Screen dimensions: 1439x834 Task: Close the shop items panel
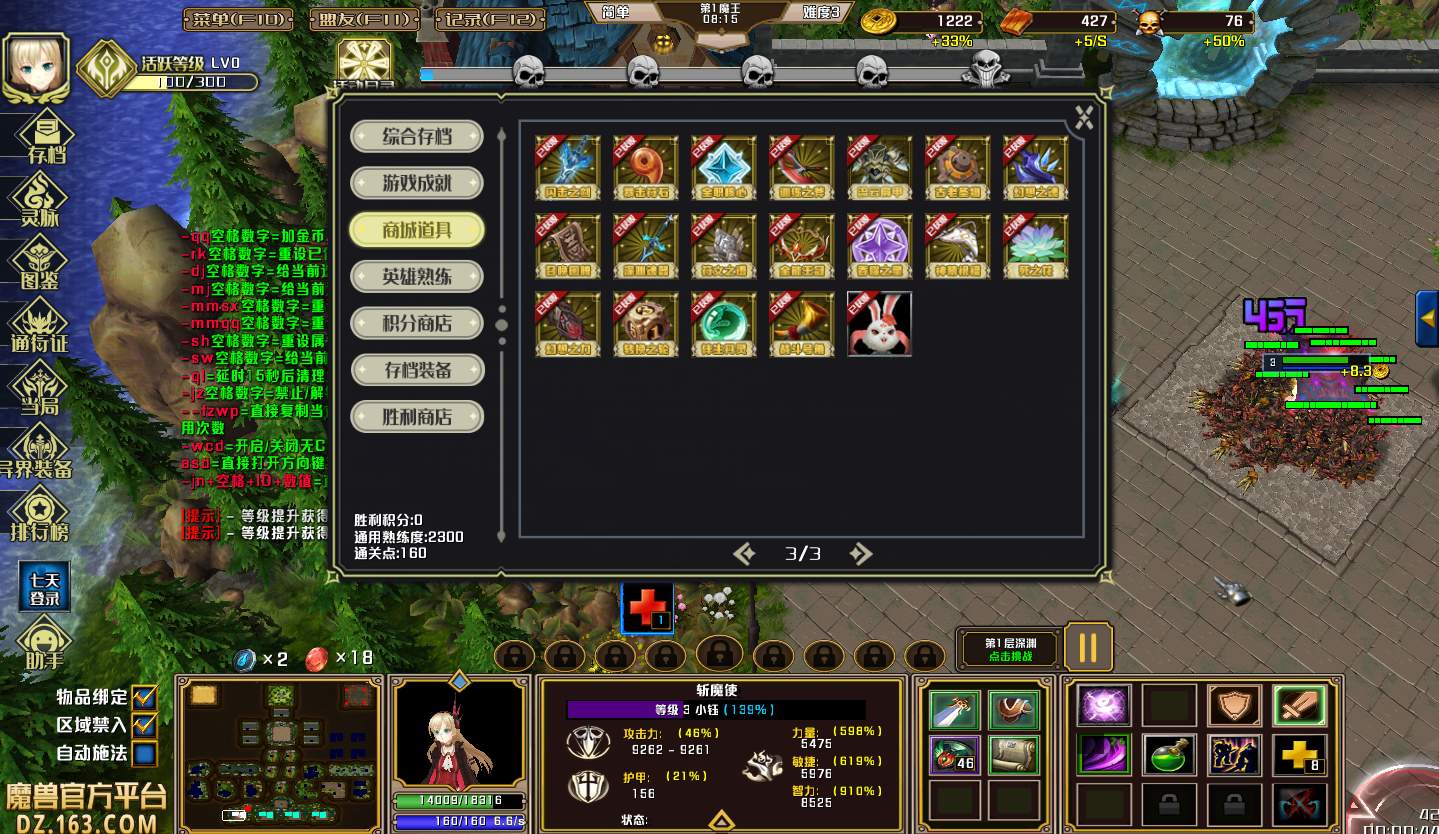pos(1084,118)
